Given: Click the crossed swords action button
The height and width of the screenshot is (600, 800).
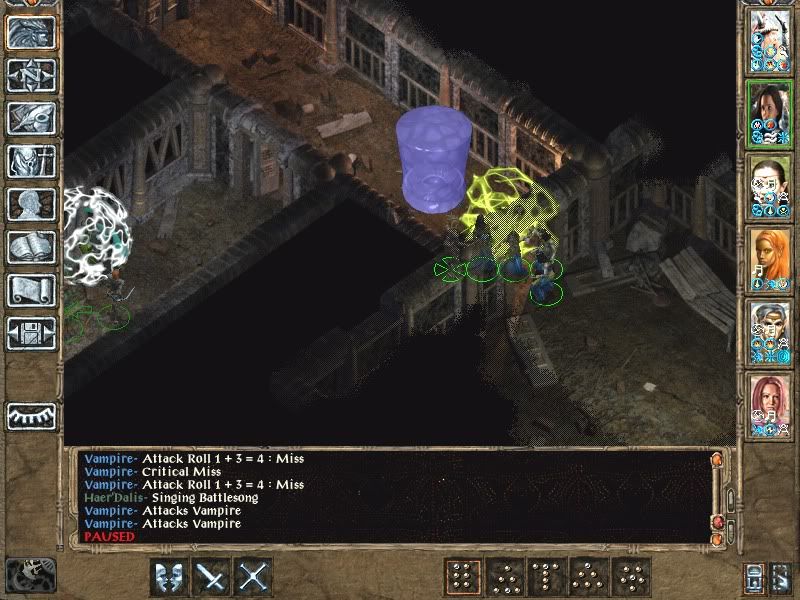Looking at the screenshot, I should tap(255, 577).
